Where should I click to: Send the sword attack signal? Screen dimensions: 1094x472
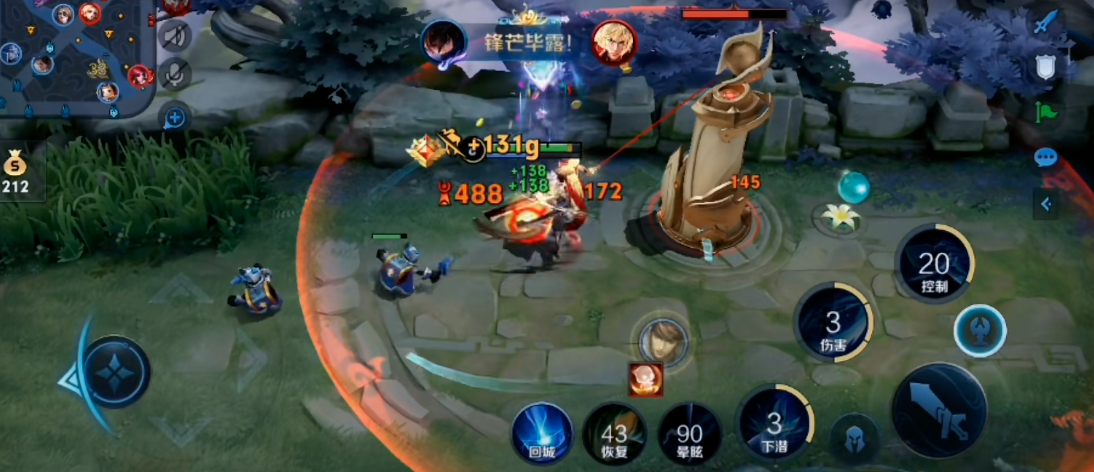point(1046,22)
